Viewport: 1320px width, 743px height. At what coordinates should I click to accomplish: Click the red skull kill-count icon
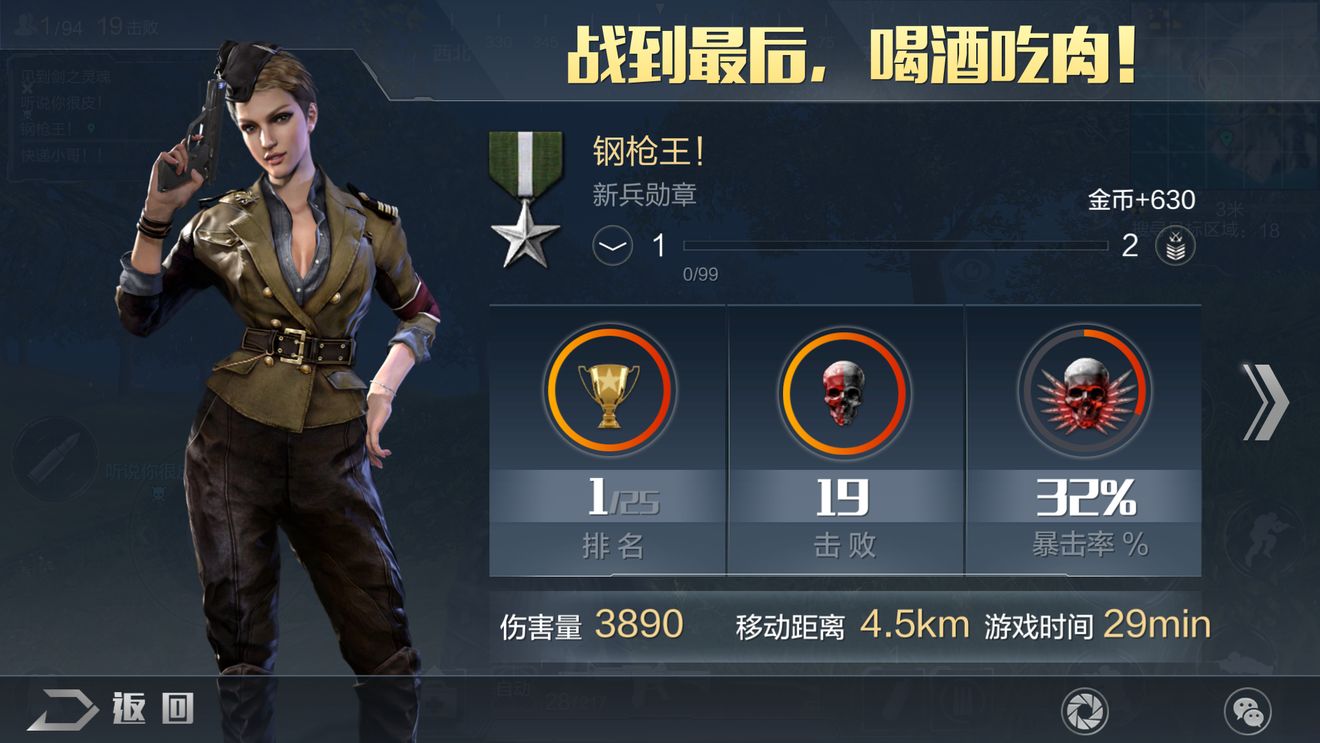(844, 392)
